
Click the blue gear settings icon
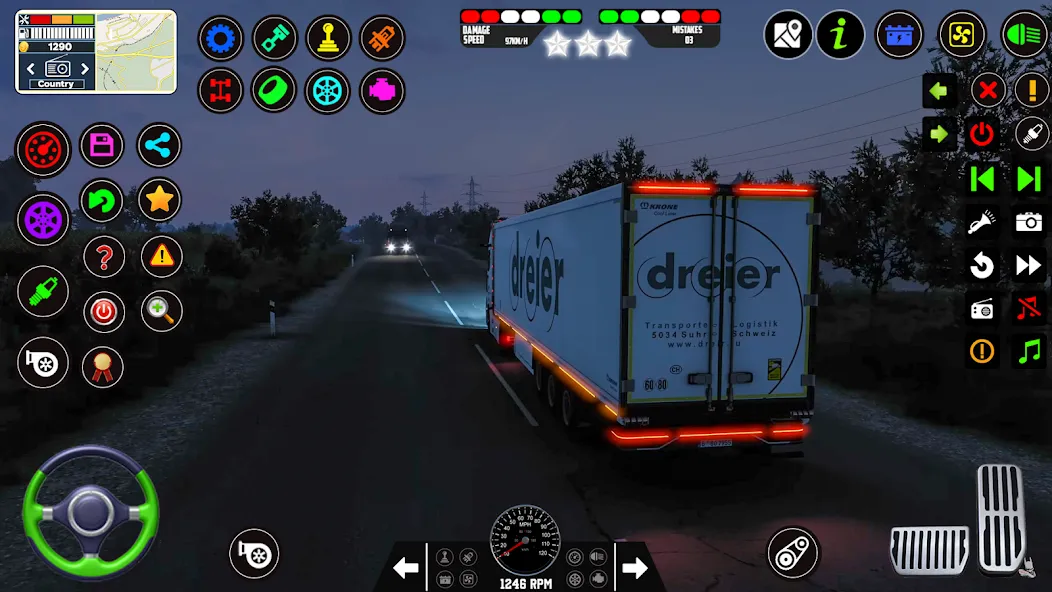point(221,39)
